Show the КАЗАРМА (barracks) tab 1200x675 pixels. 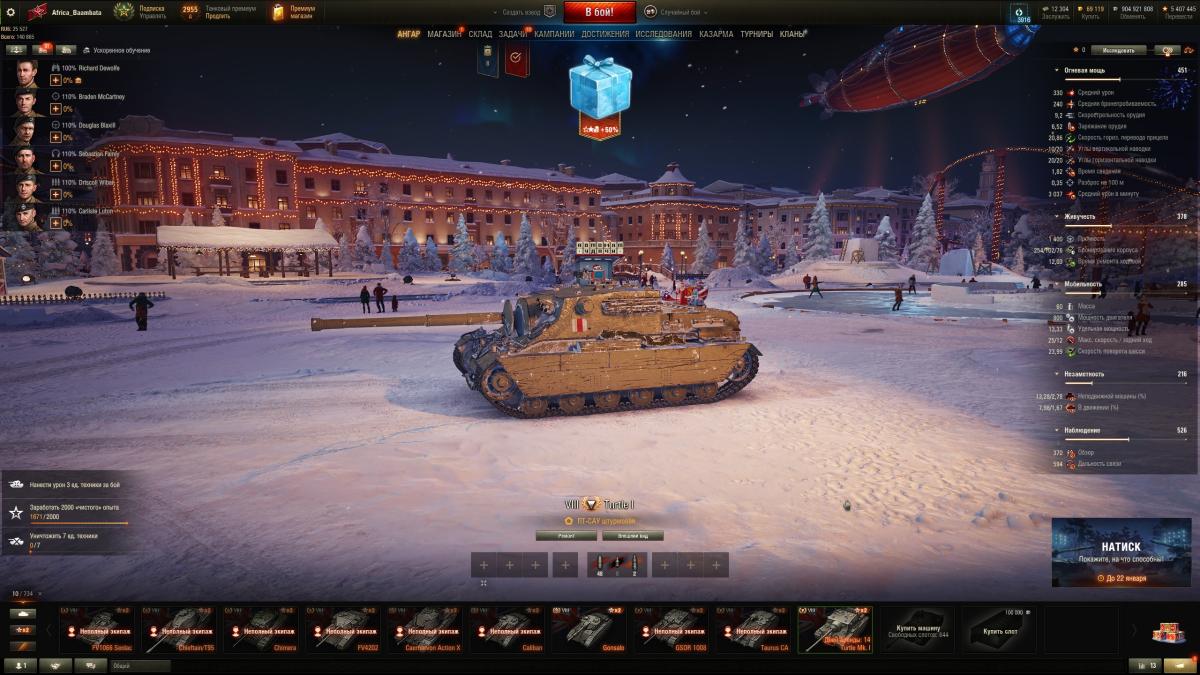click(716, 34)
